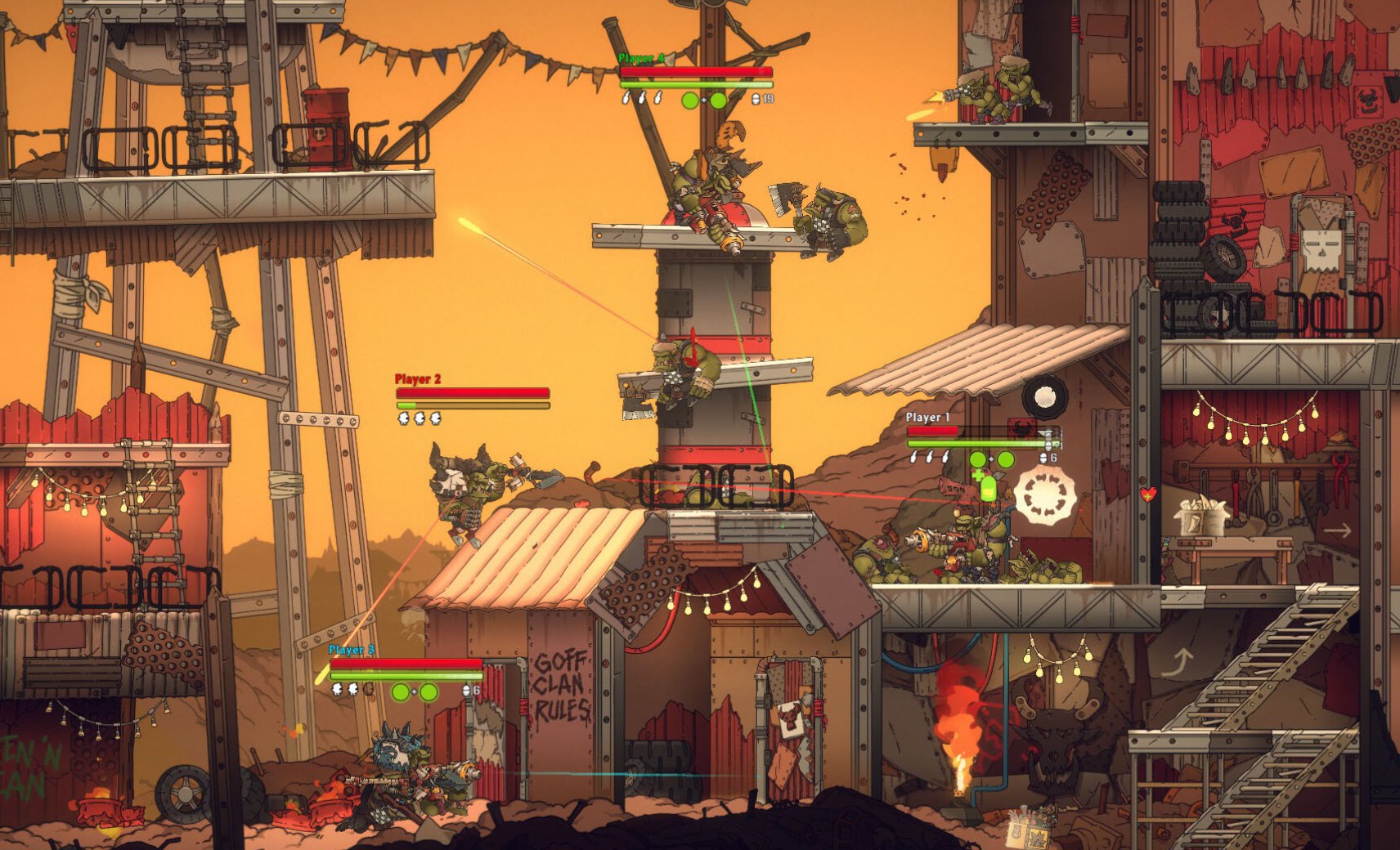Toggle the left green weapon orb under Player 3
1400x850 pixels.
tap(401, 692)
